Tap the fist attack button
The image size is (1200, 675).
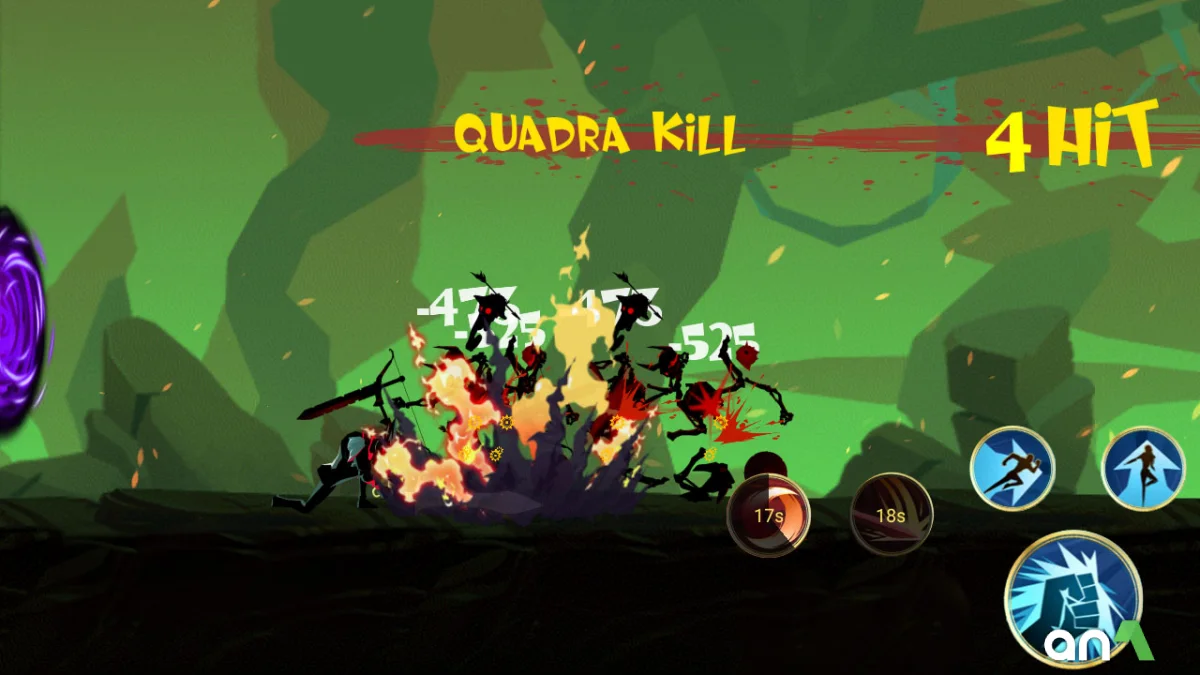pos(1073,600)
